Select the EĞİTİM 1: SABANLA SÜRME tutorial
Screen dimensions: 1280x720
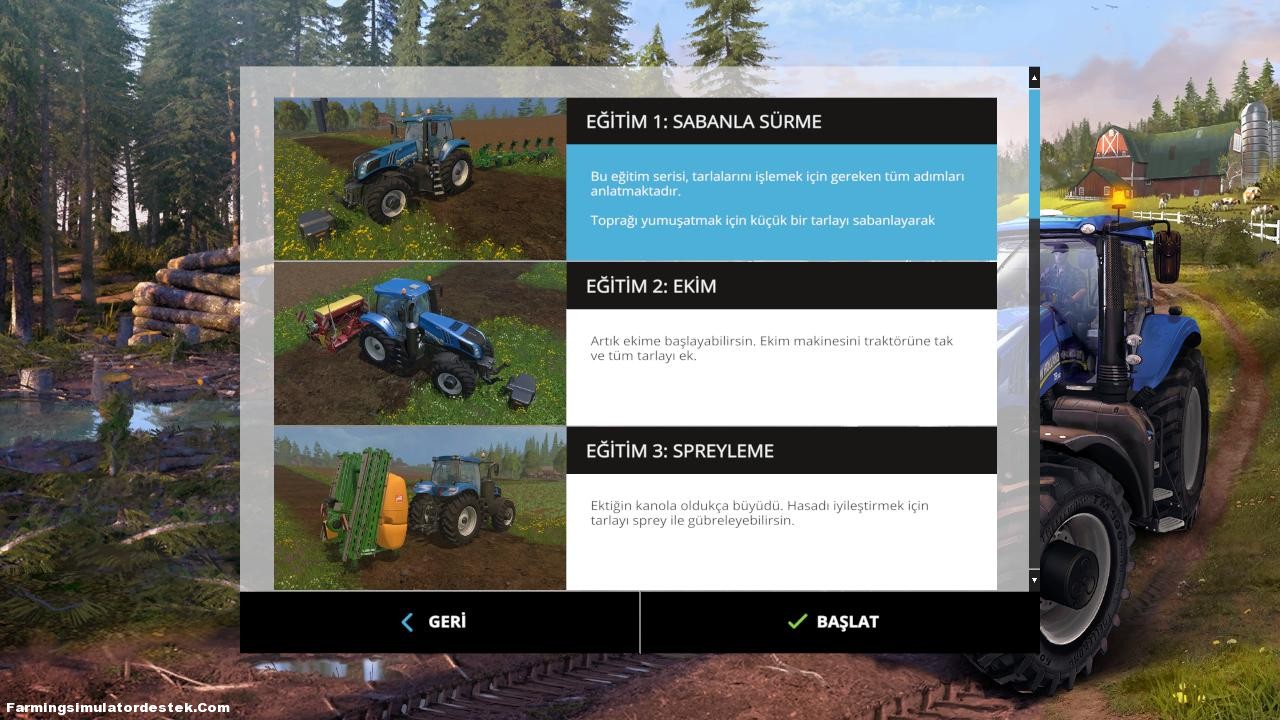(x=635, y=178)
